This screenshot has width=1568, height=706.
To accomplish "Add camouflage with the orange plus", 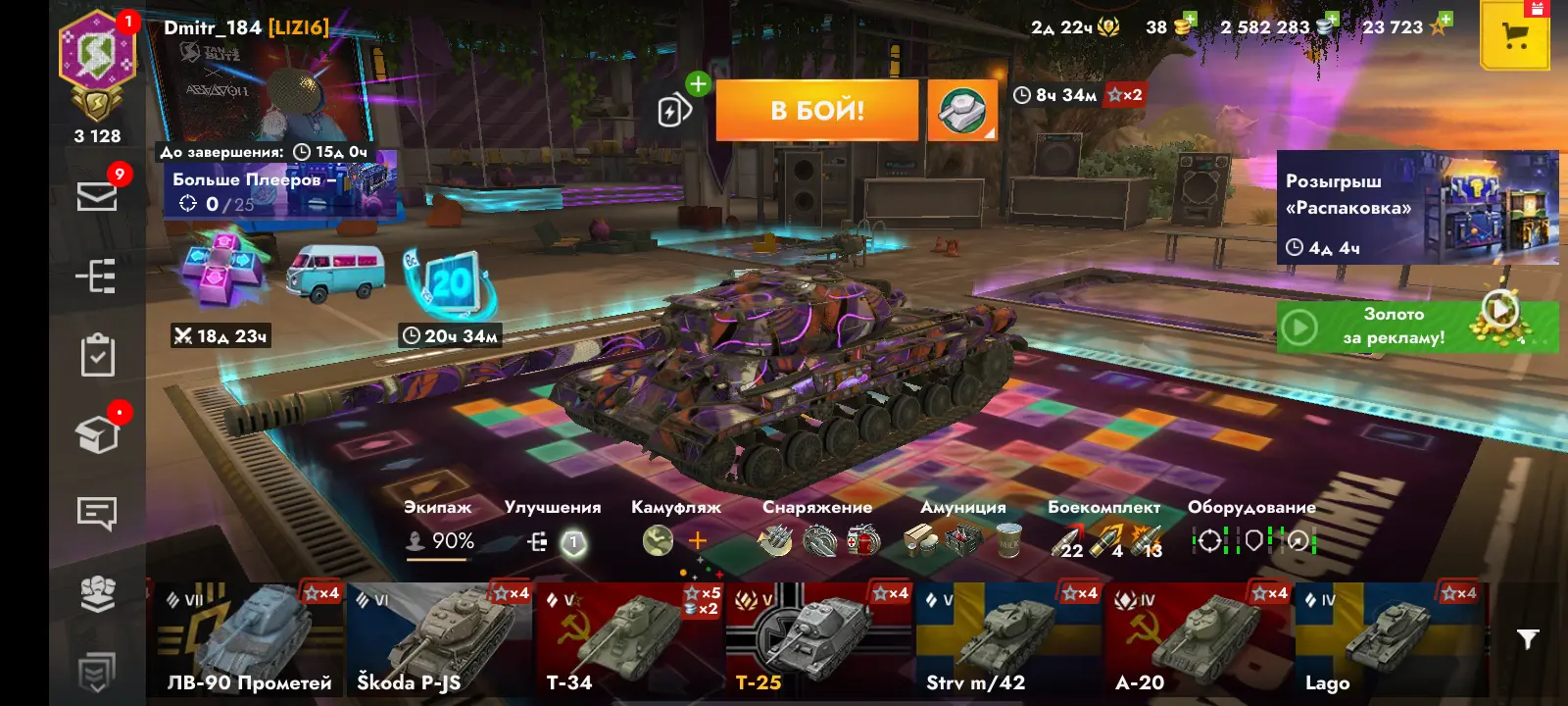I will point(698,540).
